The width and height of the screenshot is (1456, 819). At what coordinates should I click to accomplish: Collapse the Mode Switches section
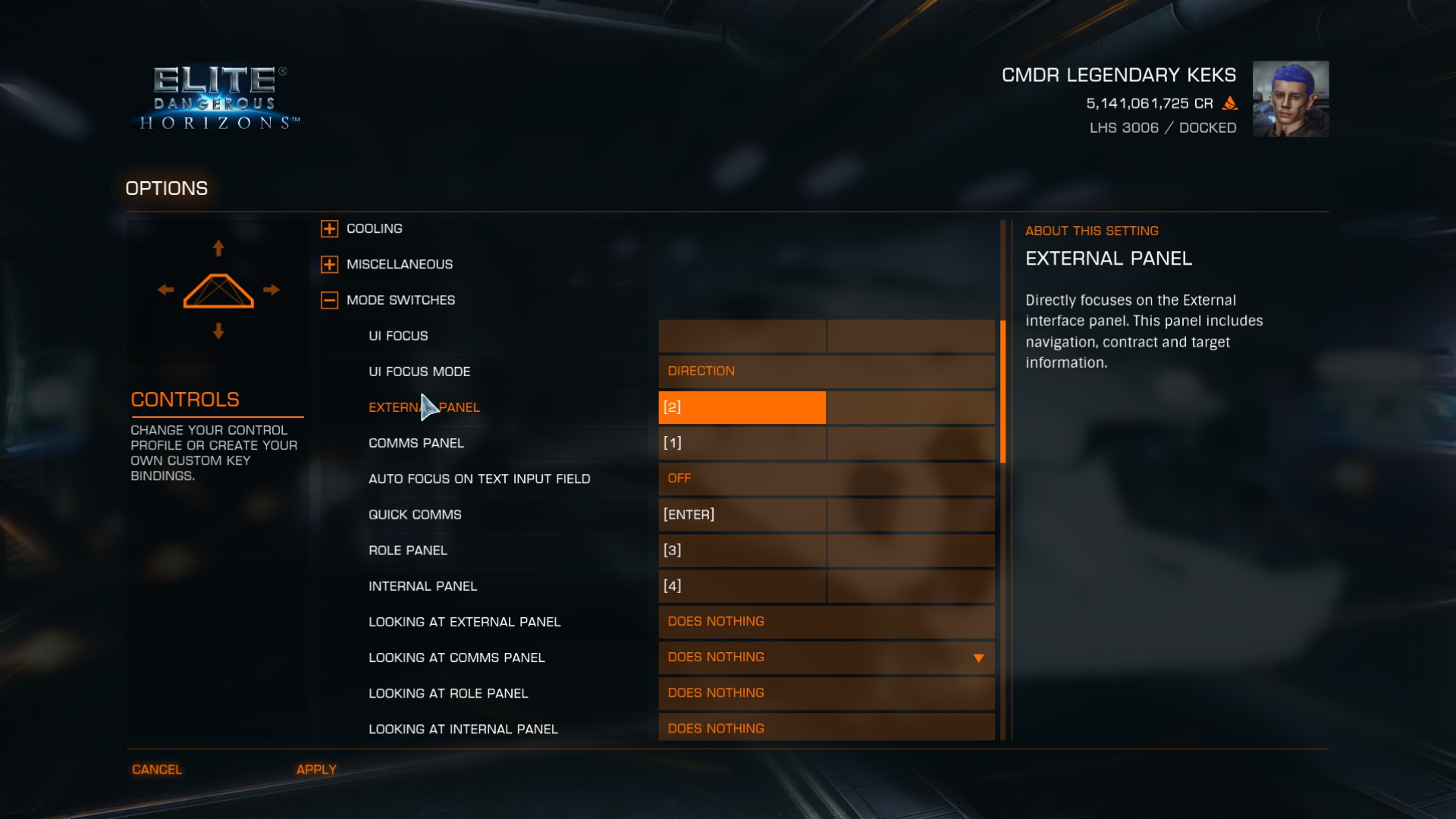(x=329, y=300)
